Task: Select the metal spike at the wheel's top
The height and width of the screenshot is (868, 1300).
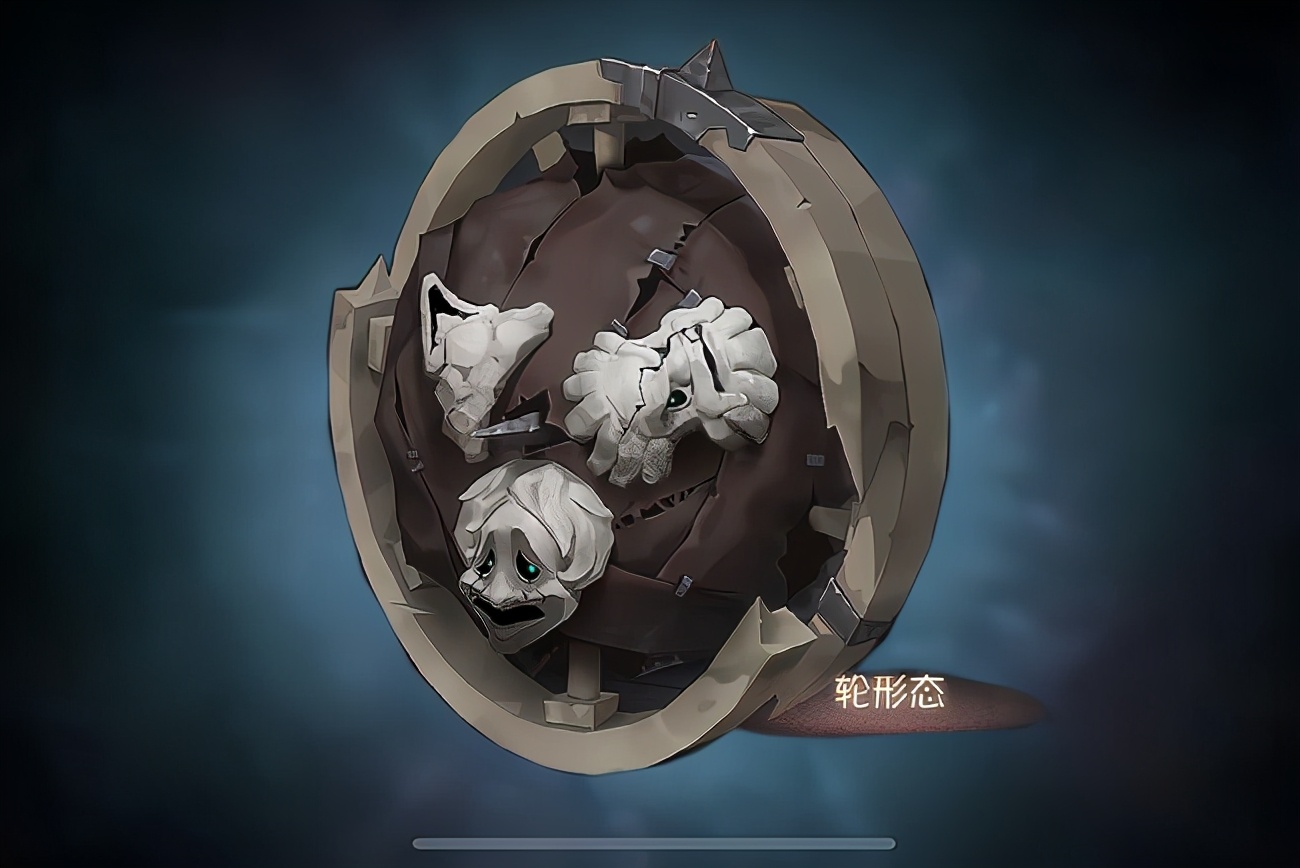Action: pyautogui.click(x=710, y=60)
